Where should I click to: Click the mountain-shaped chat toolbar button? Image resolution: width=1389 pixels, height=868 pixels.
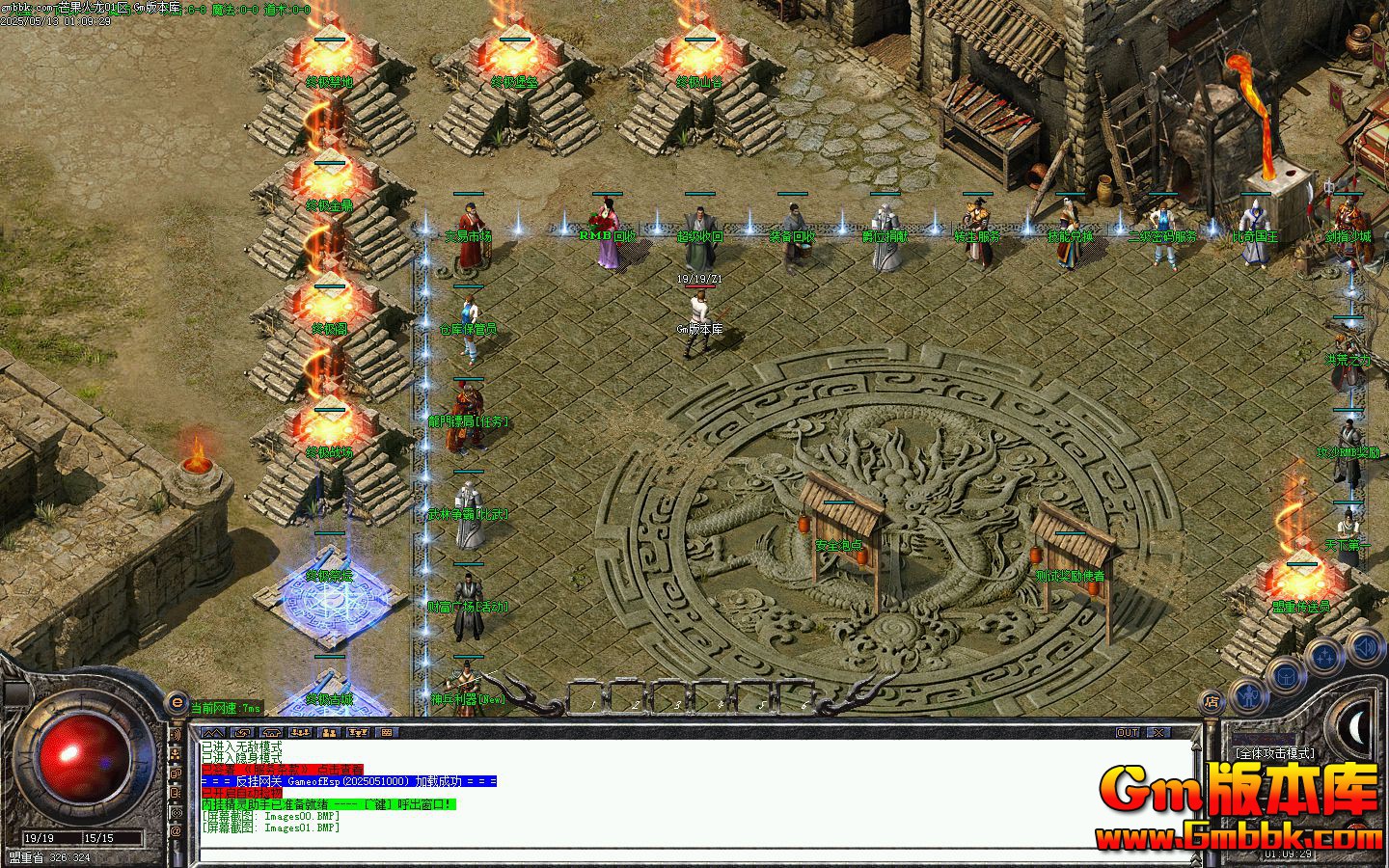215,733
